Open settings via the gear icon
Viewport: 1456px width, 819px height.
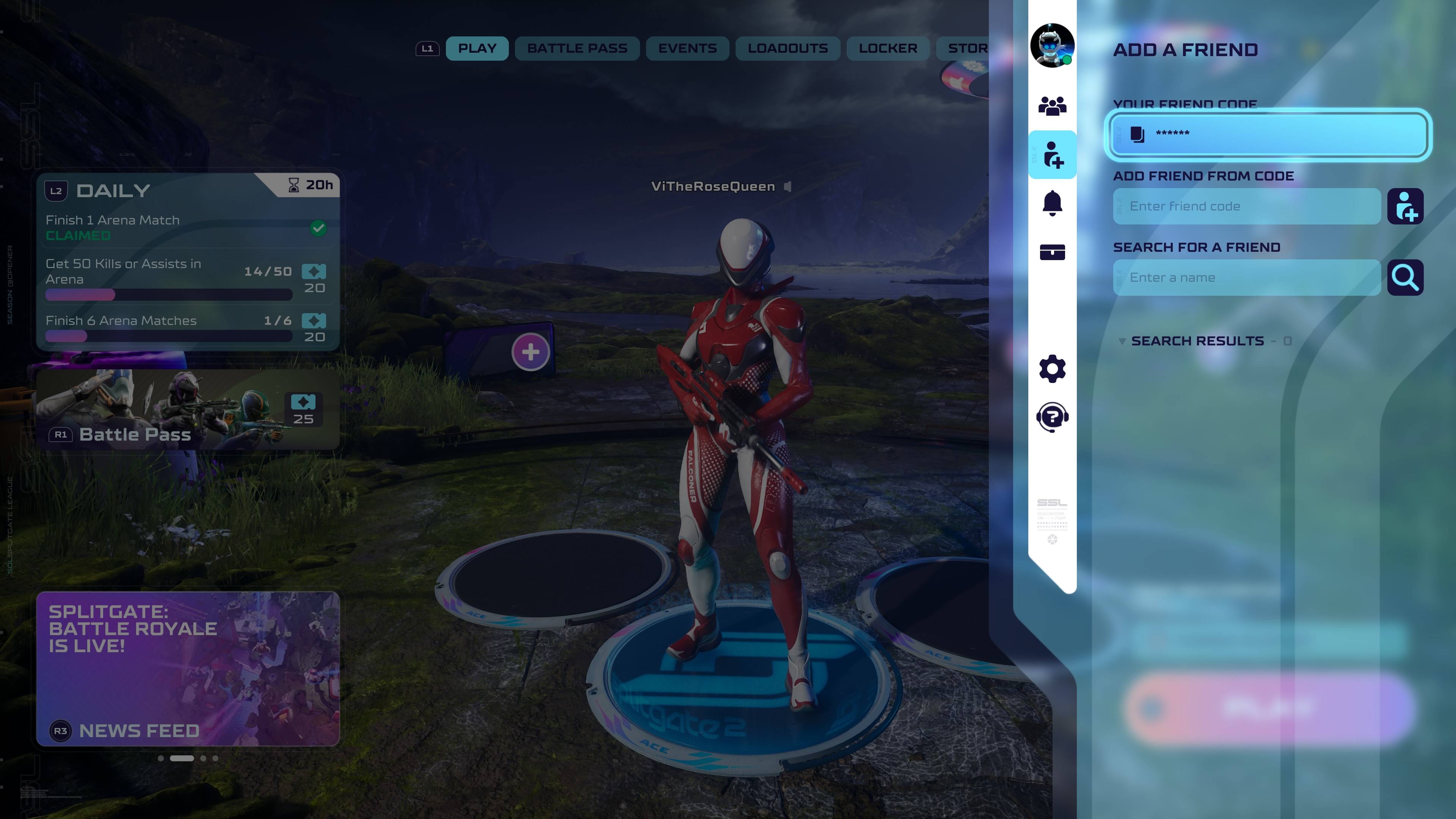coord(1052,369)
